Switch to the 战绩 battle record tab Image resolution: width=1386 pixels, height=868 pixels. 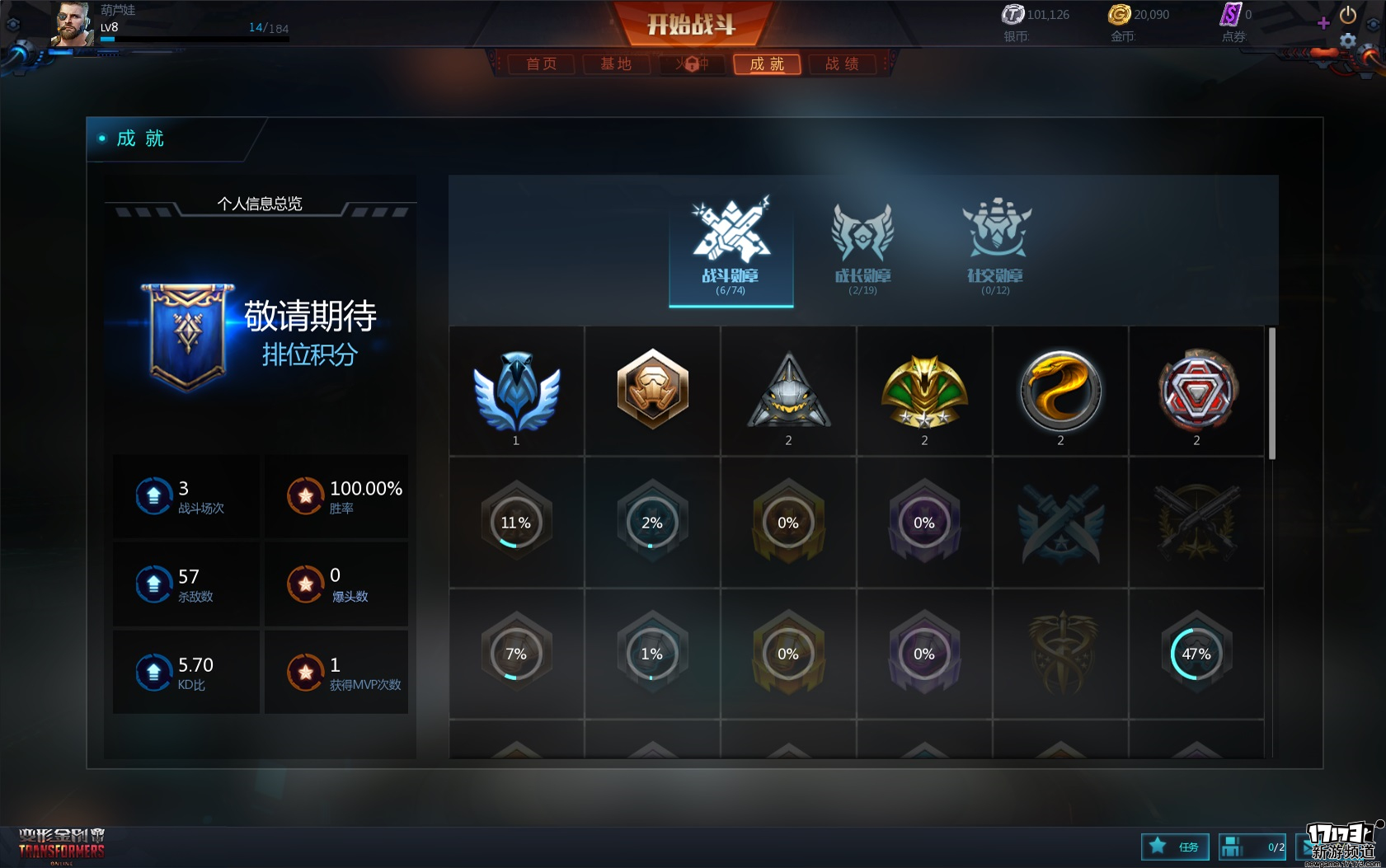click(842, 64)
